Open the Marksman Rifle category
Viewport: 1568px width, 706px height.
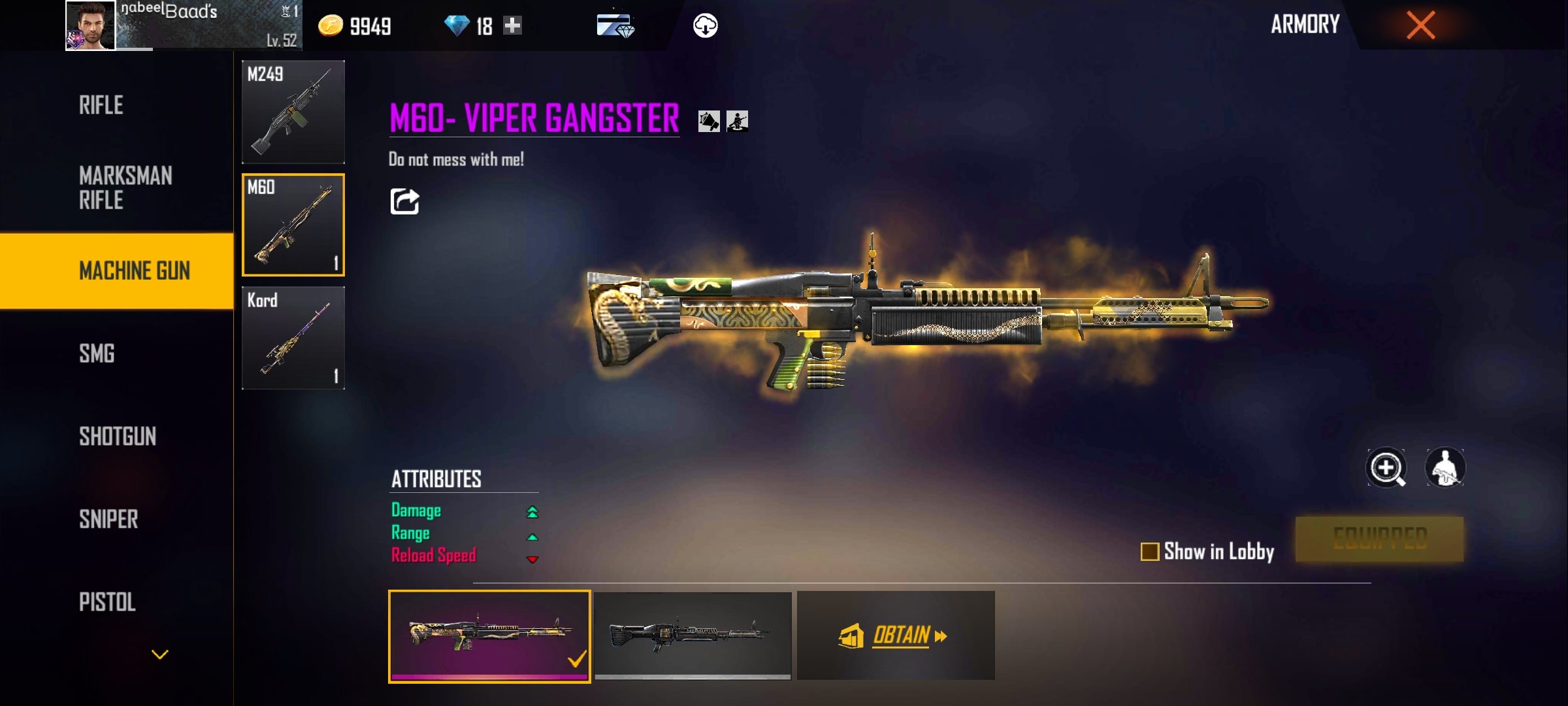click(x=125, y=188)
